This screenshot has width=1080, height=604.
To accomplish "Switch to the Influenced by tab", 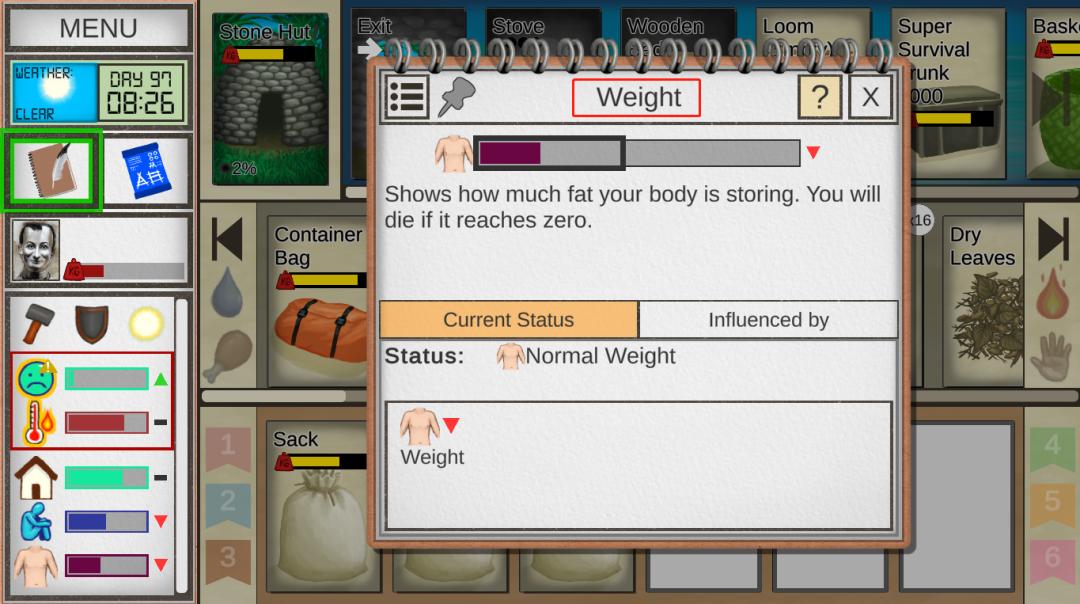I will click(768, 320).
